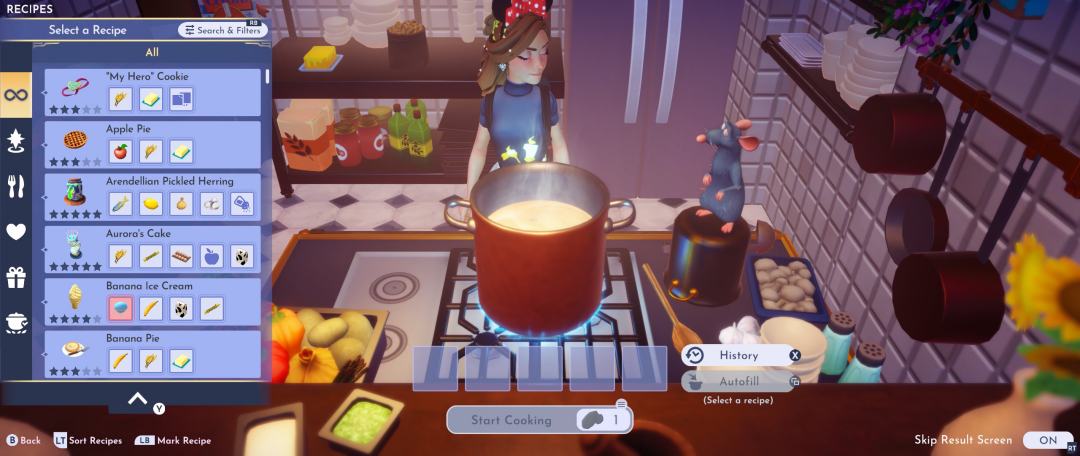Switch to the cooking pot category tab
Screen dimensions: 1080x456
[x=16, y=322]
